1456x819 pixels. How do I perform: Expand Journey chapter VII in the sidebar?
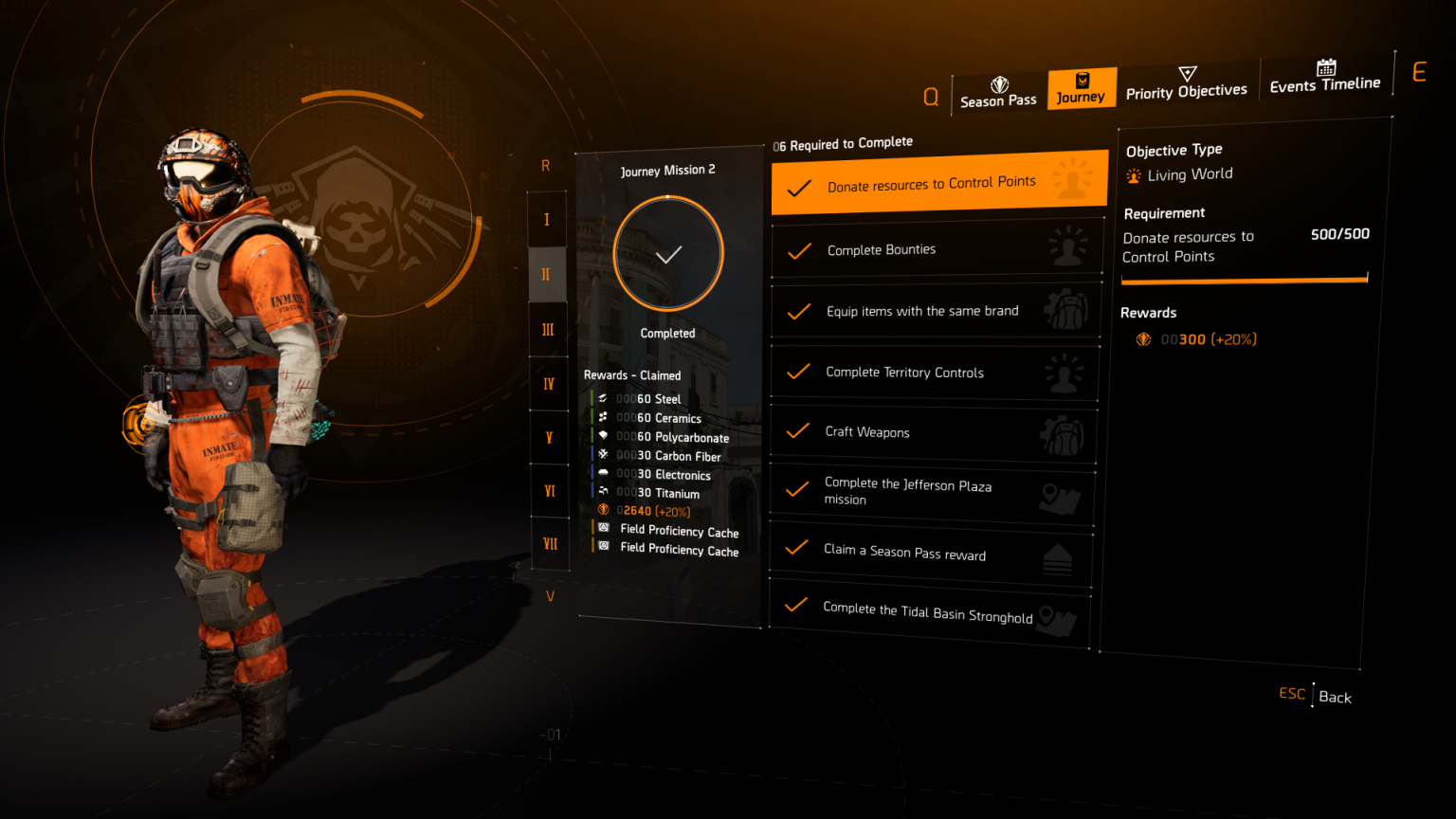[x=548, y=543]
